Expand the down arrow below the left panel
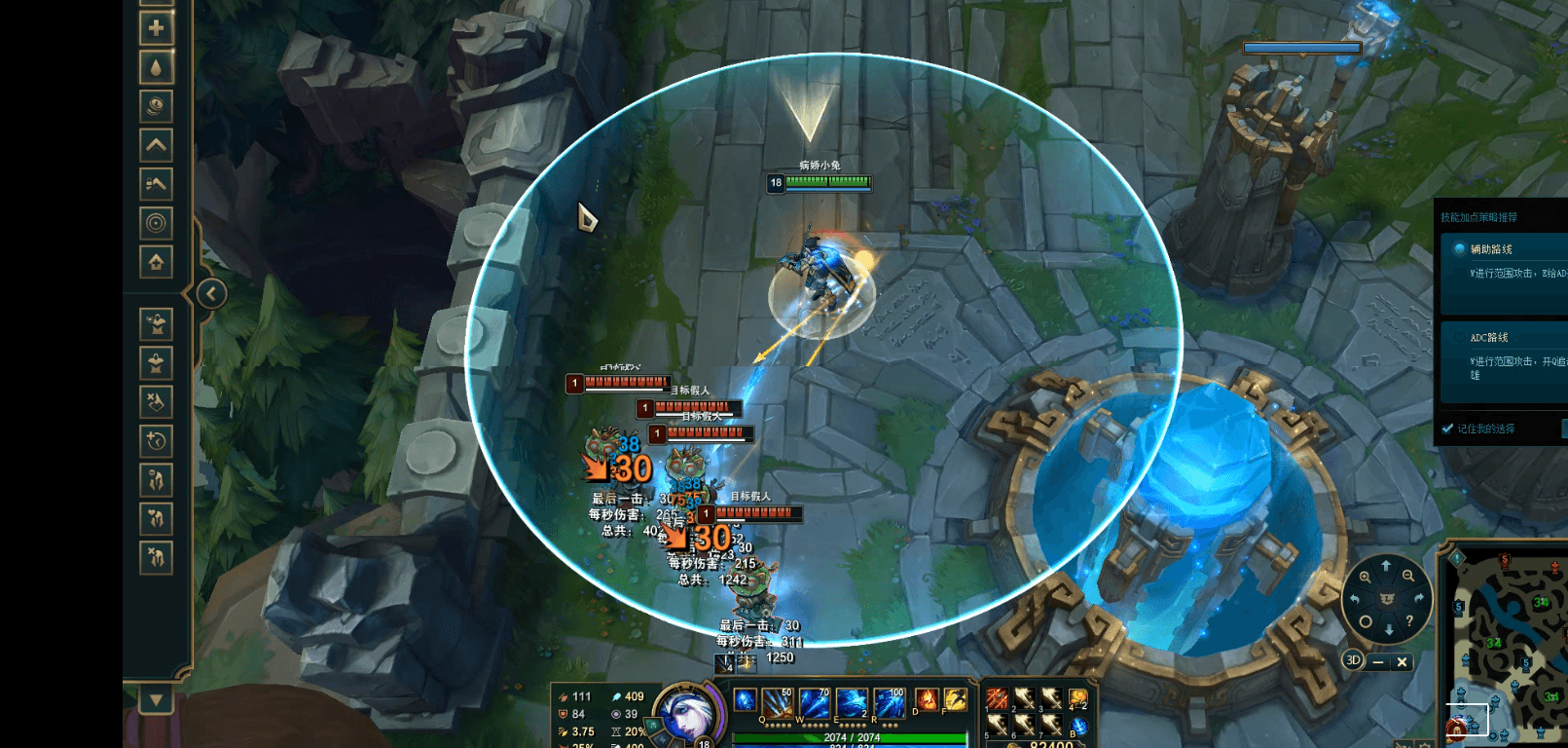Screen dimensions: 1568x748 click(156, 699)
